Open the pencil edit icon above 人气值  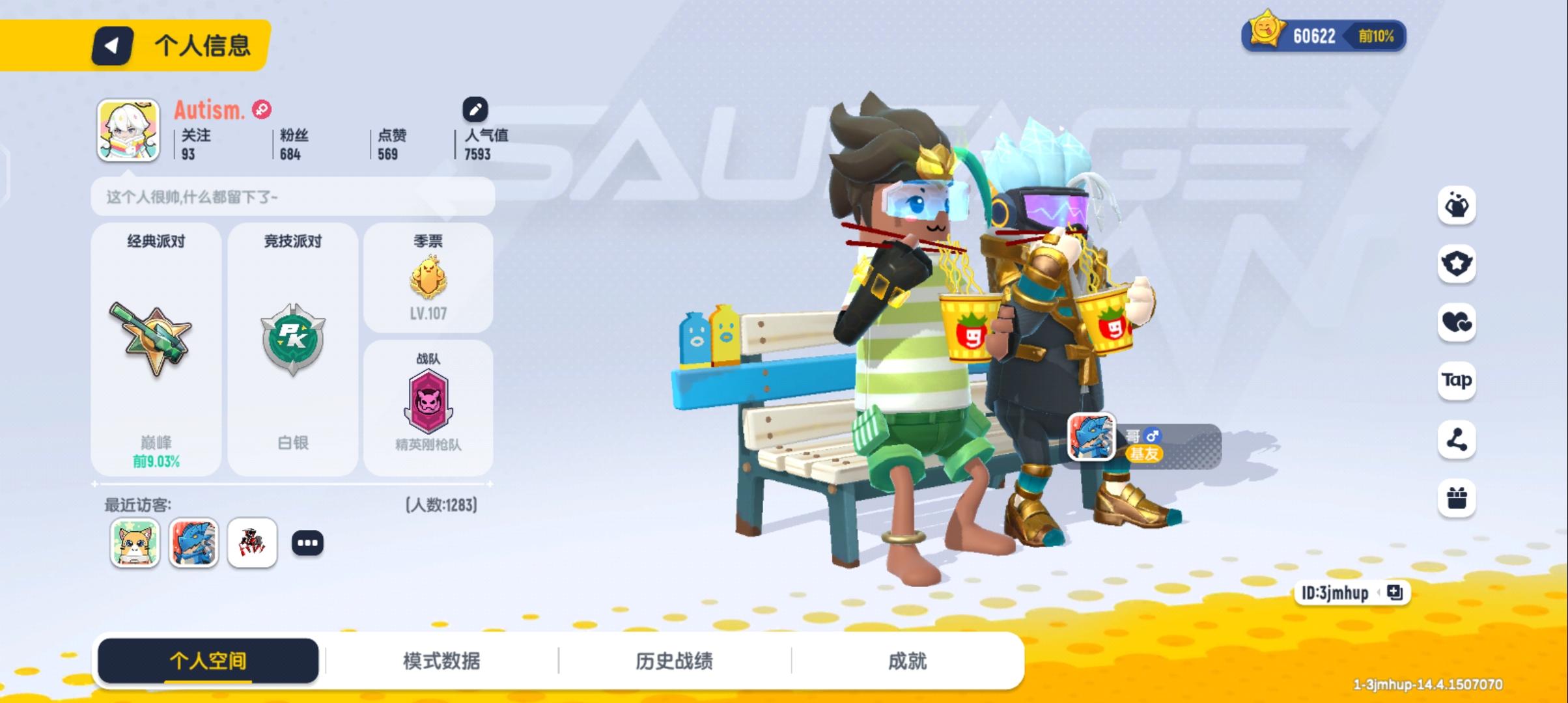tap(475, 109)
